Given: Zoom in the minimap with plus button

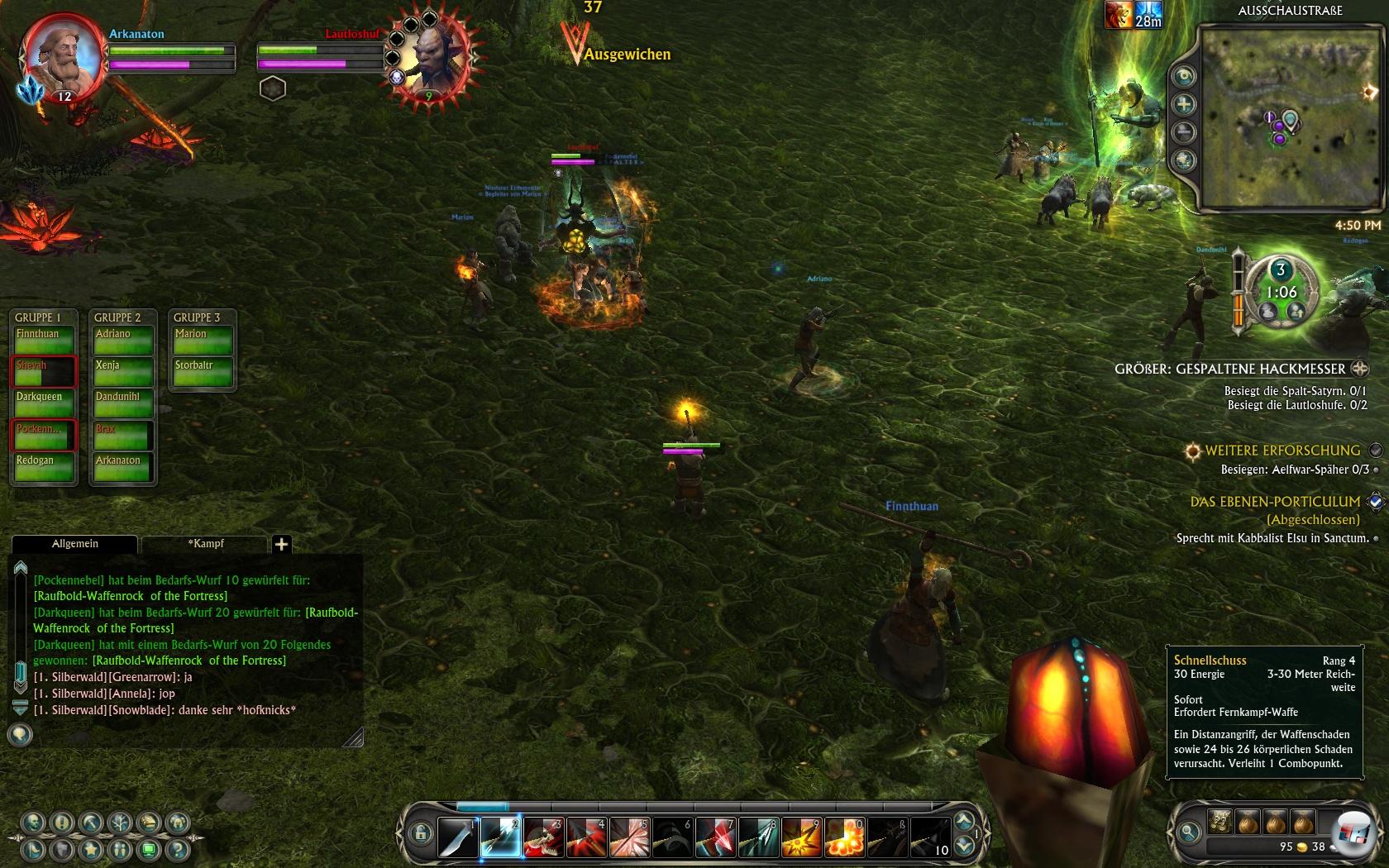Looking at the screenshot, I should pos(1184,104).
